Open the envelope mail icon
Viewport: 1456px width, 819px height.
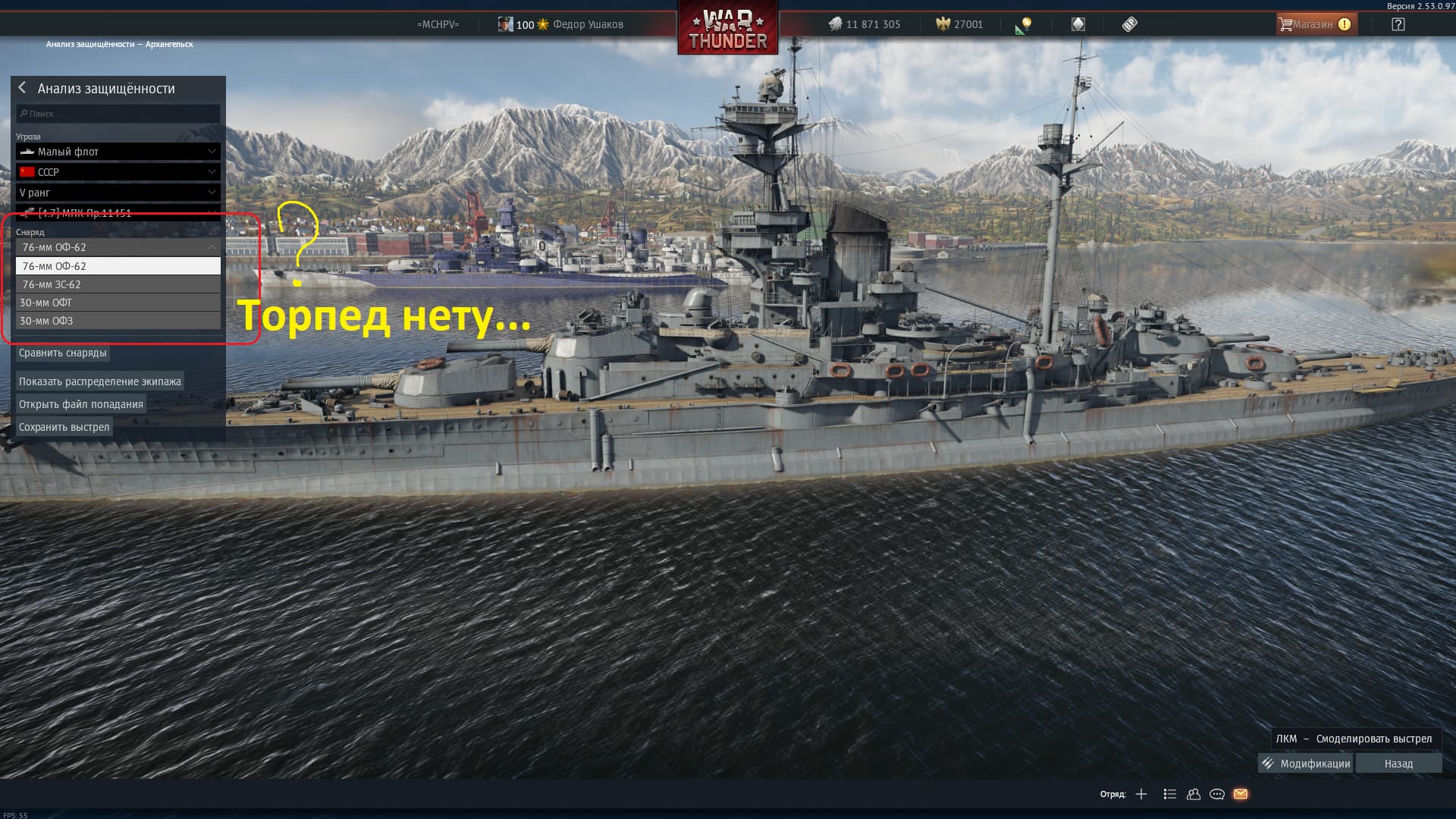[x=1241, y=794]
